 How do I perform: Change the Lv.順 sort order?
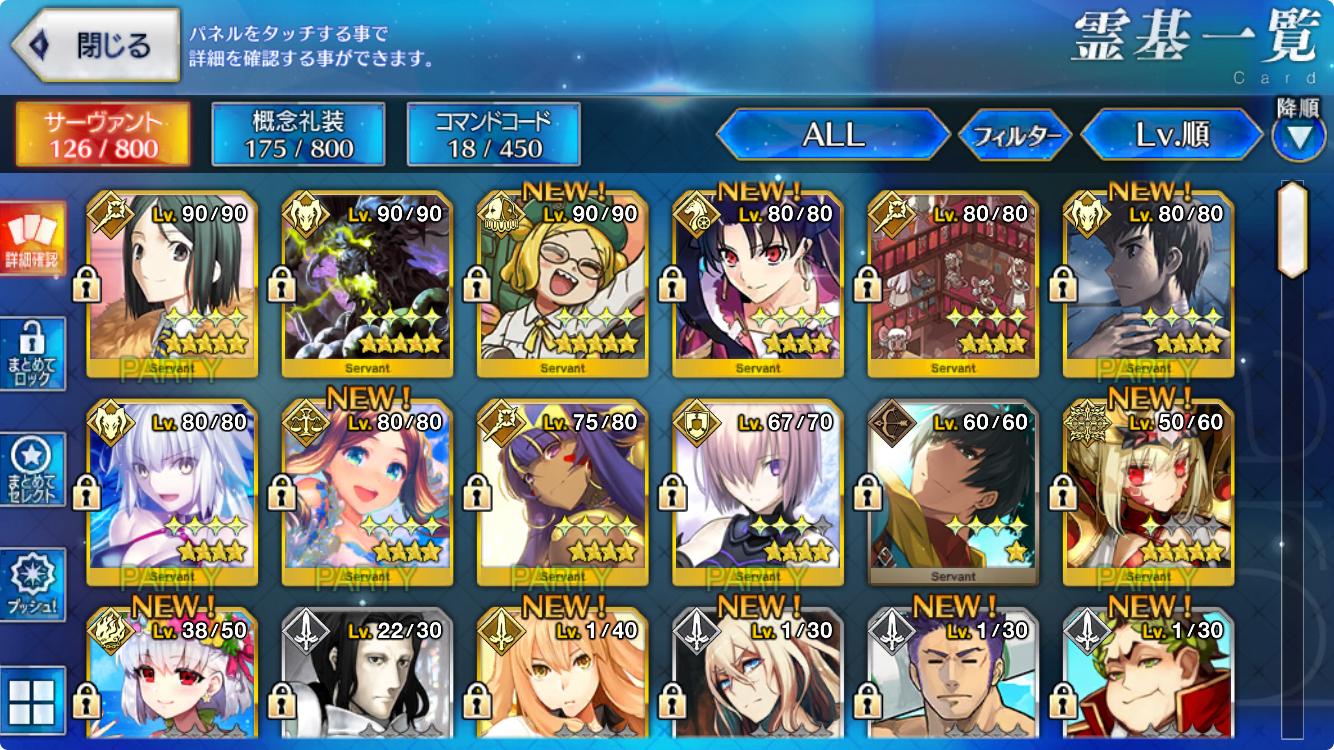click(1172, 135)
